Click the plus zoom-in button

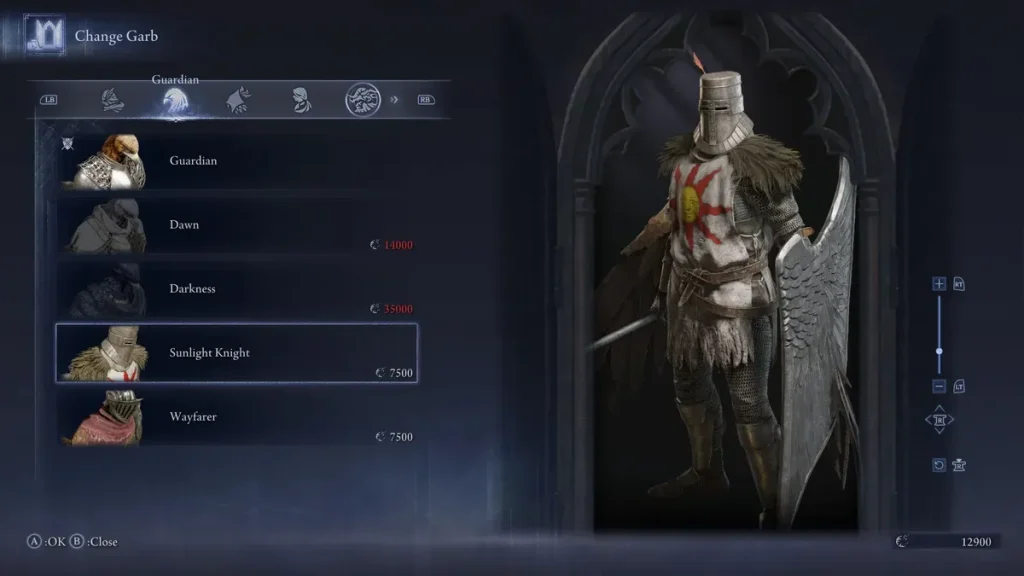point(939,284)
